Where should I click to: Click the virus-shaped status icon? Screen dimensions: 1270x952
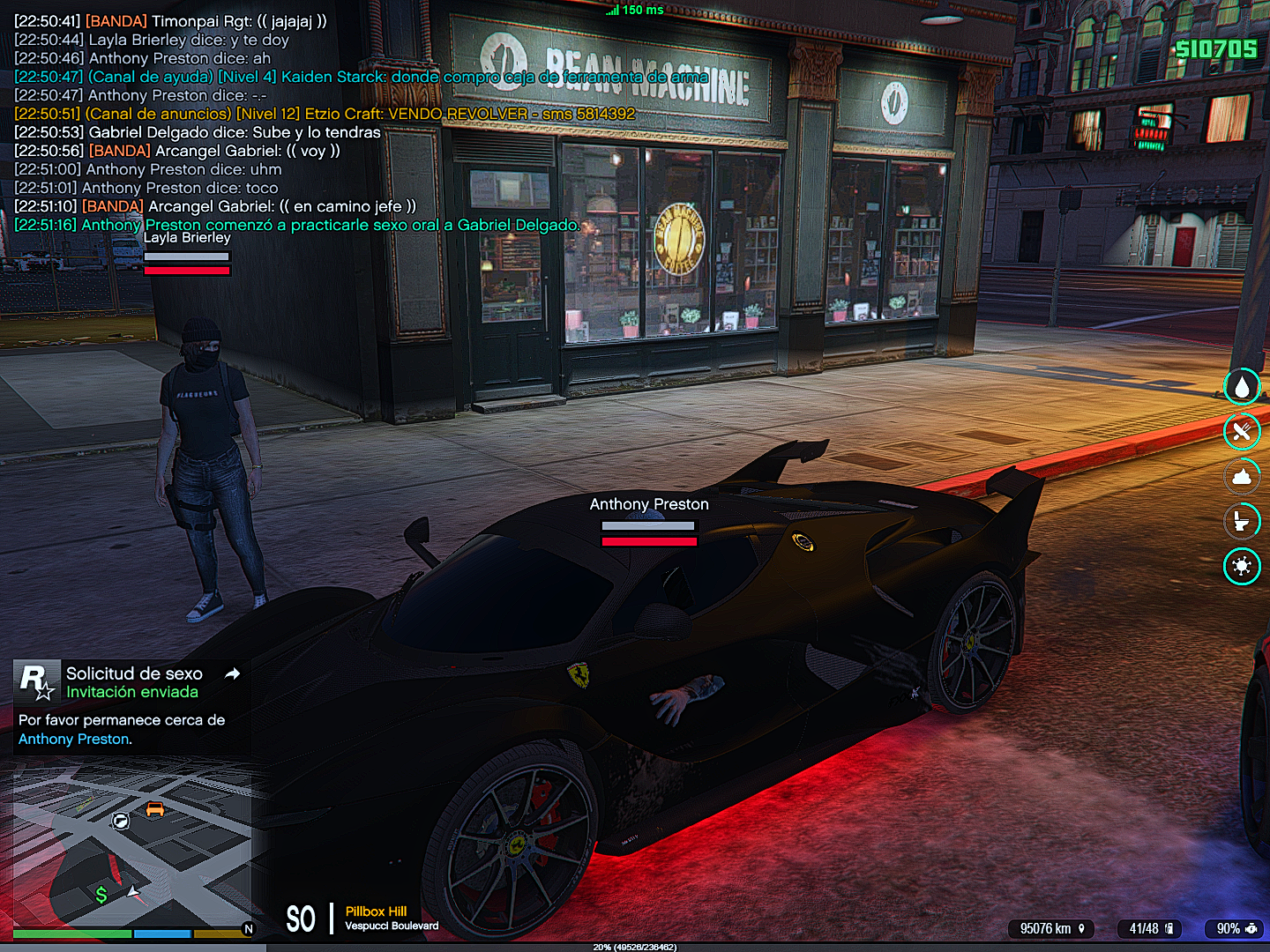(x=1242, y=566)
